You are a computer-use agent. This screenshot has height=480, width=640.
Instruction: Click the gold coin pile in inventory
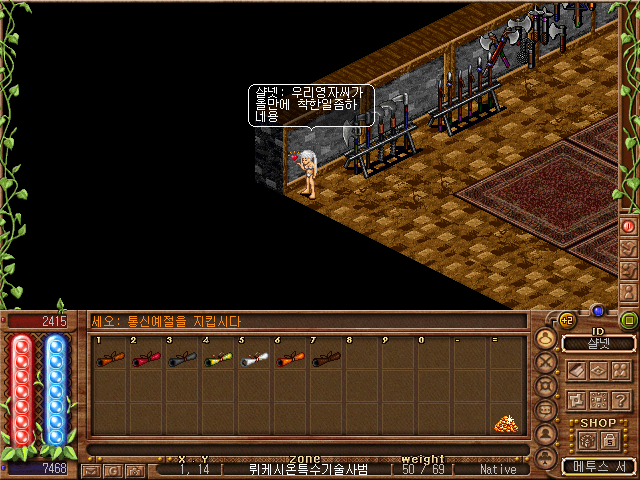tap(506, 423)
